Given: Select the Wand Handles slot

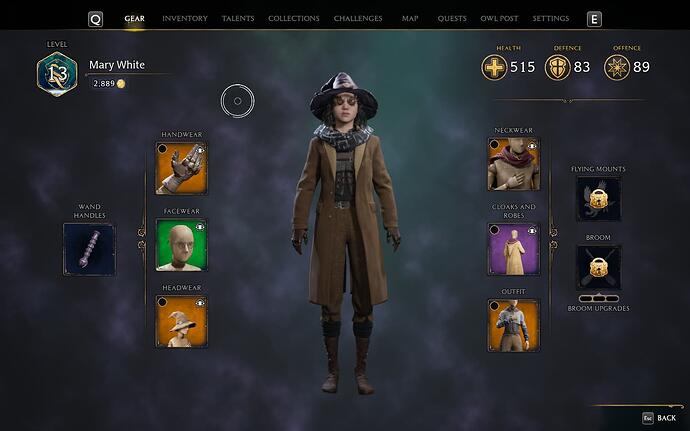Looking at the screenshot, I should [89, 249].
